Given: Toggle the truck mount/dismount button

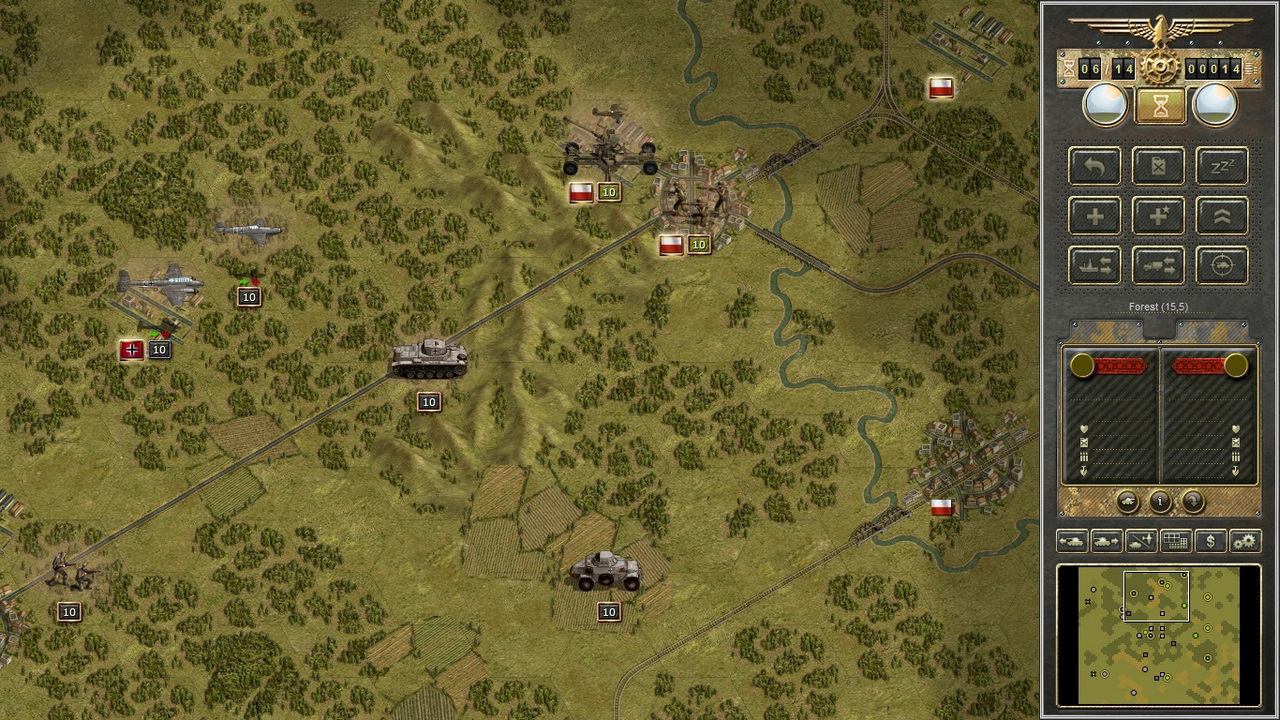Looking at the screenshot, I should (1158, 266).
